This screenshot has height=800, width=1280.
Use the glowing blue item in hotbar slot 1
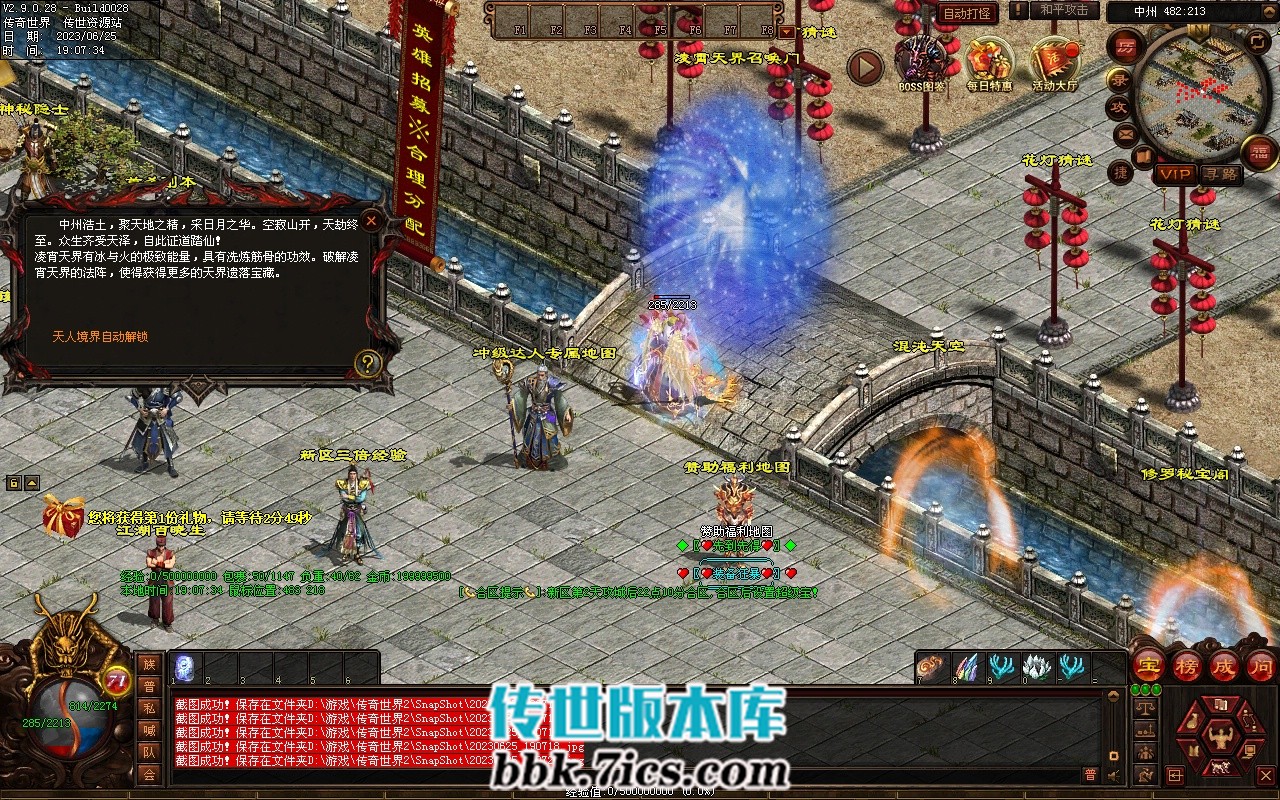tap(186, 667)
